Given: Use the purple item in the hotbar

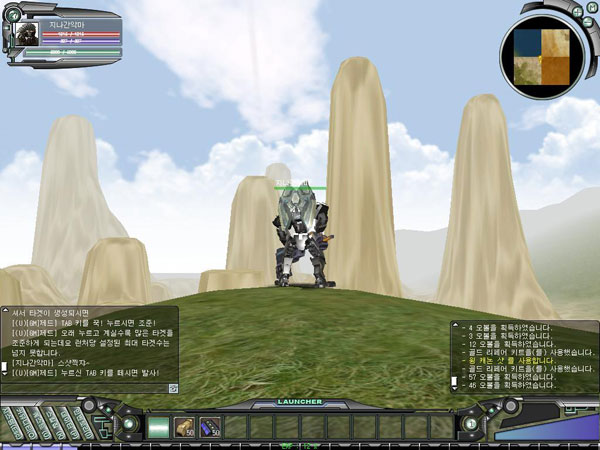Looking at the screenshot, I should click(210, 426).
